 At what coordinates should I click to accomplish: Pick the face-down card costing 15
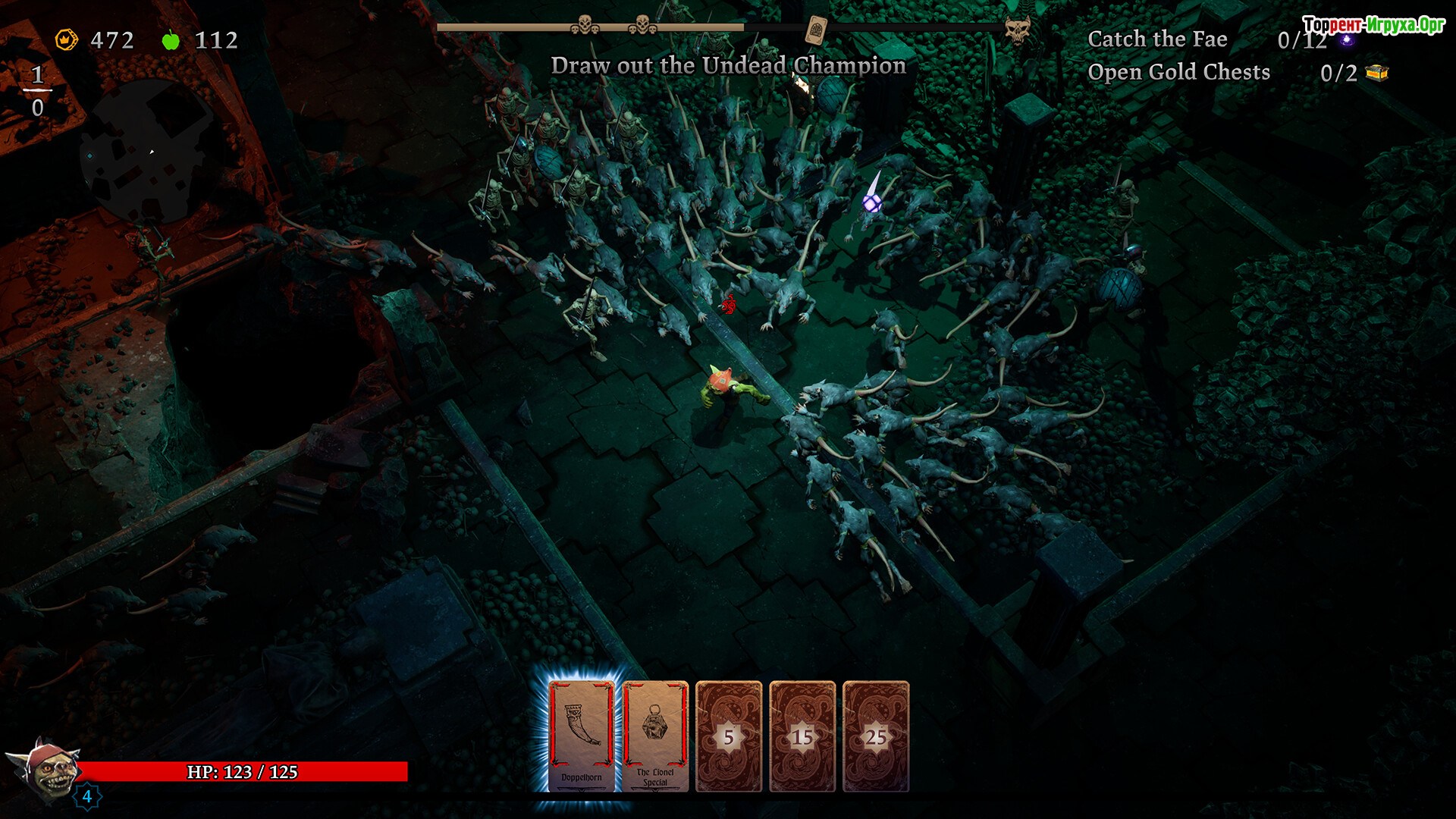click(x=802, y=736)
